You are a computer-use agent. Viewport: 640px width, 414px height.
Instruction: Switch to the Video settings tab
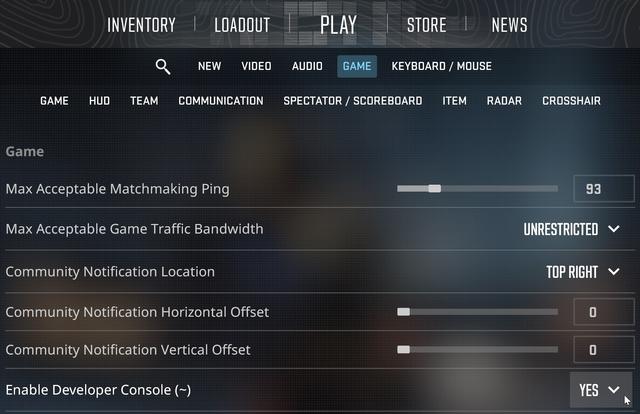point(256,67)
